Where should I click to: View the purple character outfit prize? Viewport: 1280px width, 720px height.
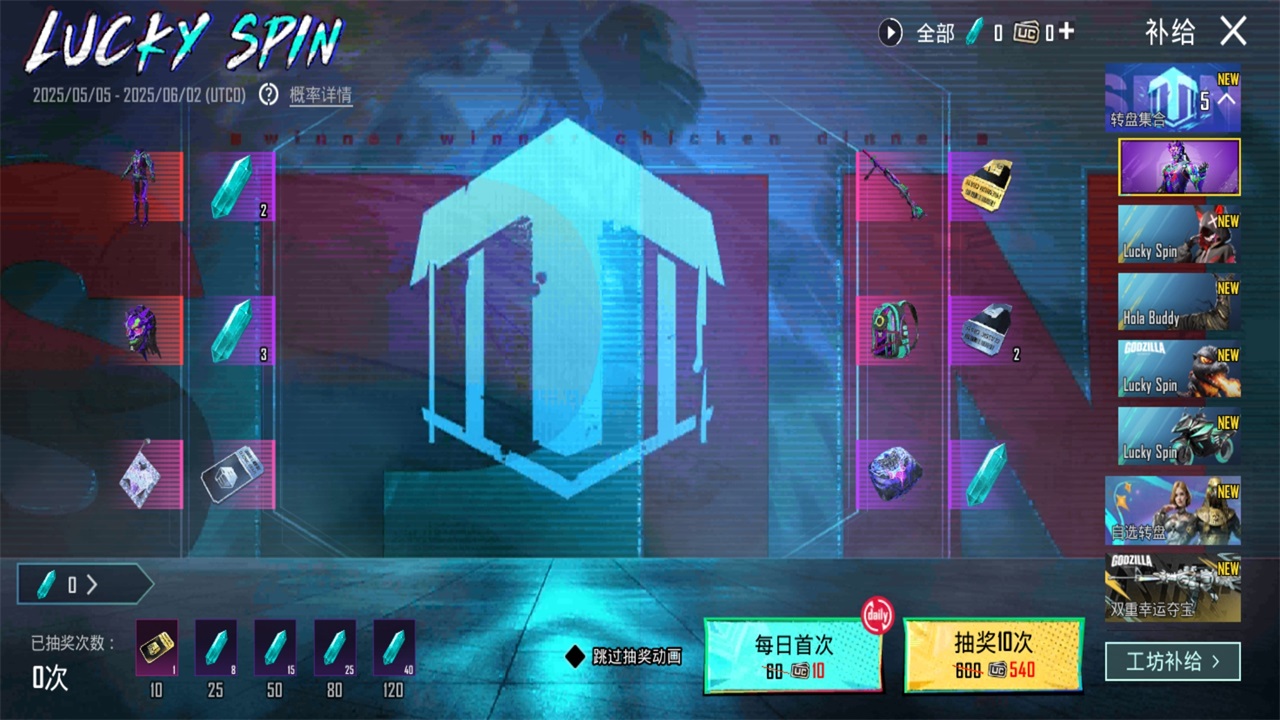[140, 186]
